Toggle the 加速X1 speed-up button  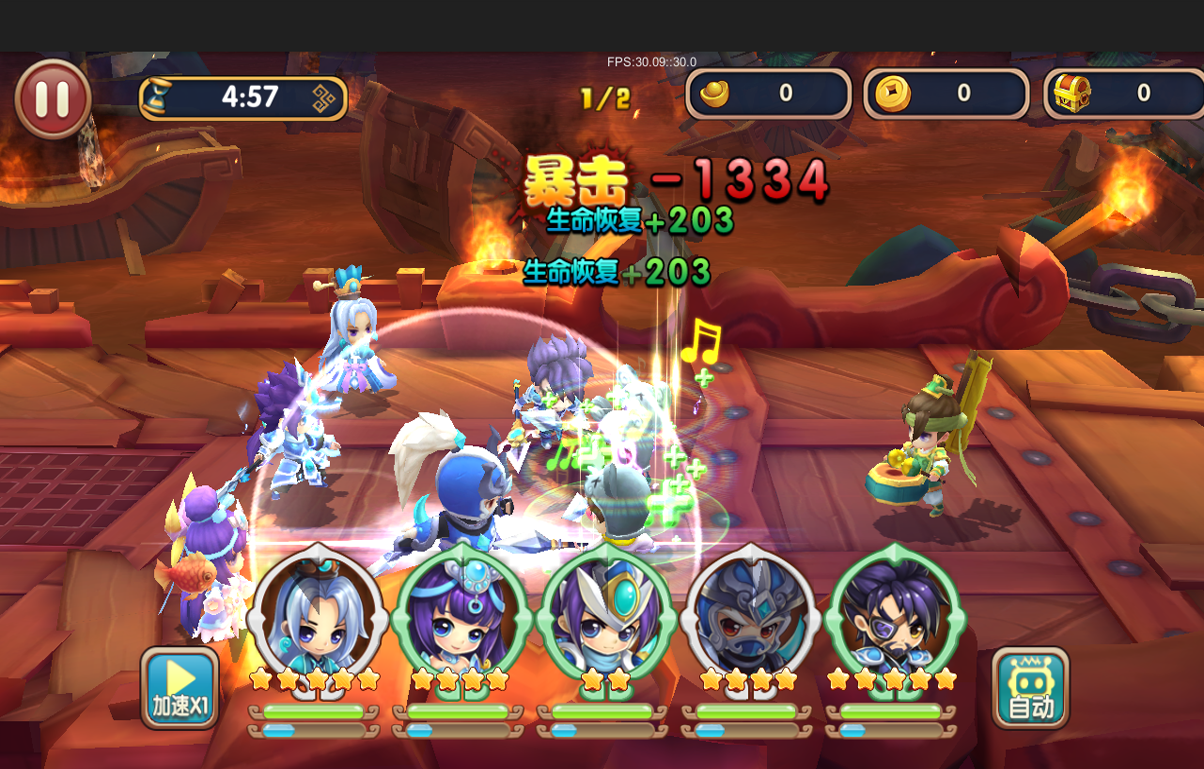pos(180,687)
